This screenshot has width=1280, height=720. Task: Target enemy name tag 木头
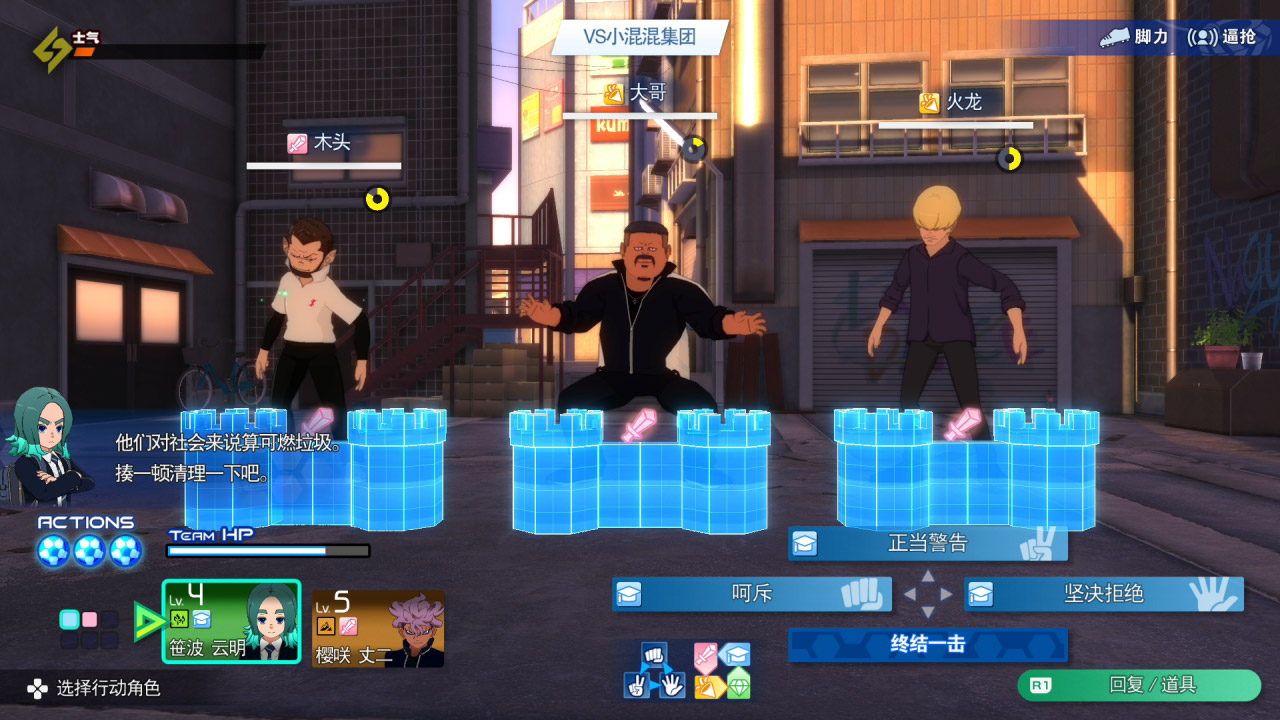point(321,143)
